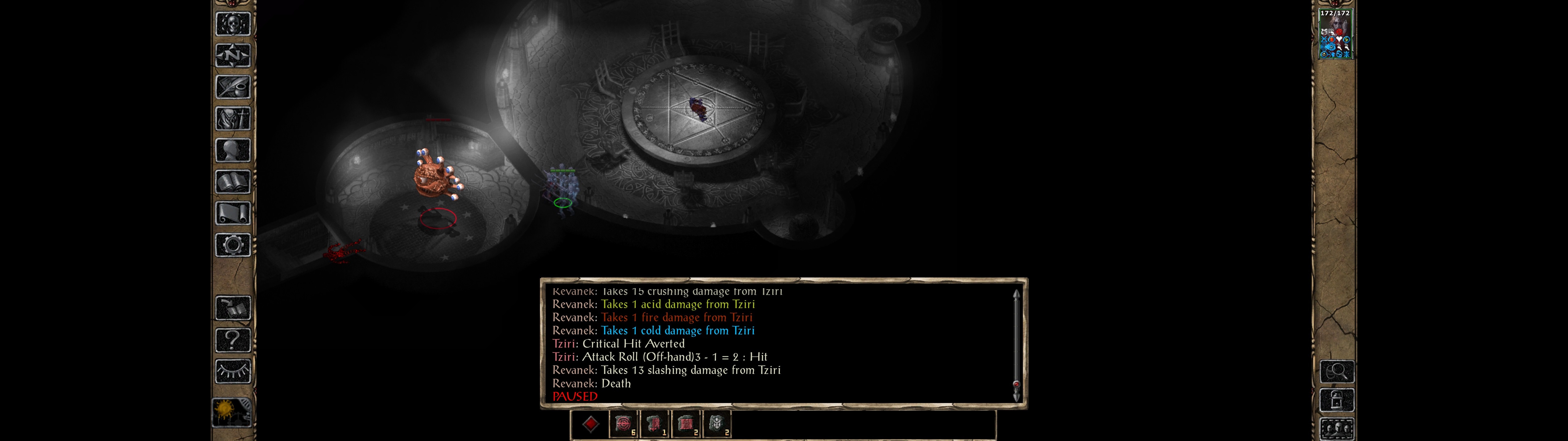Image resolution: width=1568 pixels, height=441 pixels.
Task: Open the options gear button
Action: point(232,246)
